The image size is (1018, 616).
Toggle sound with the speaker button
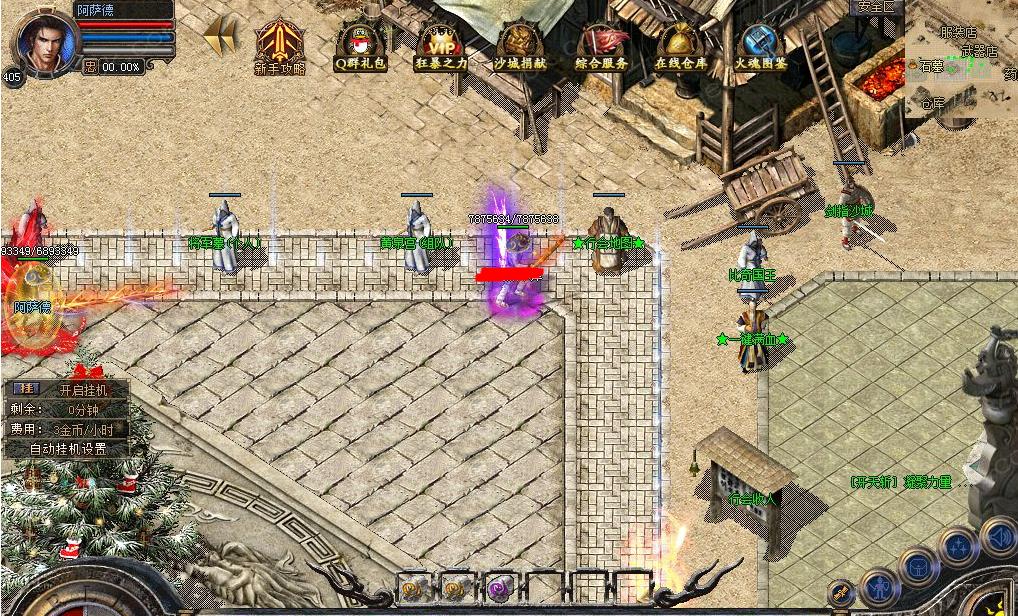[x=999, y=535]
